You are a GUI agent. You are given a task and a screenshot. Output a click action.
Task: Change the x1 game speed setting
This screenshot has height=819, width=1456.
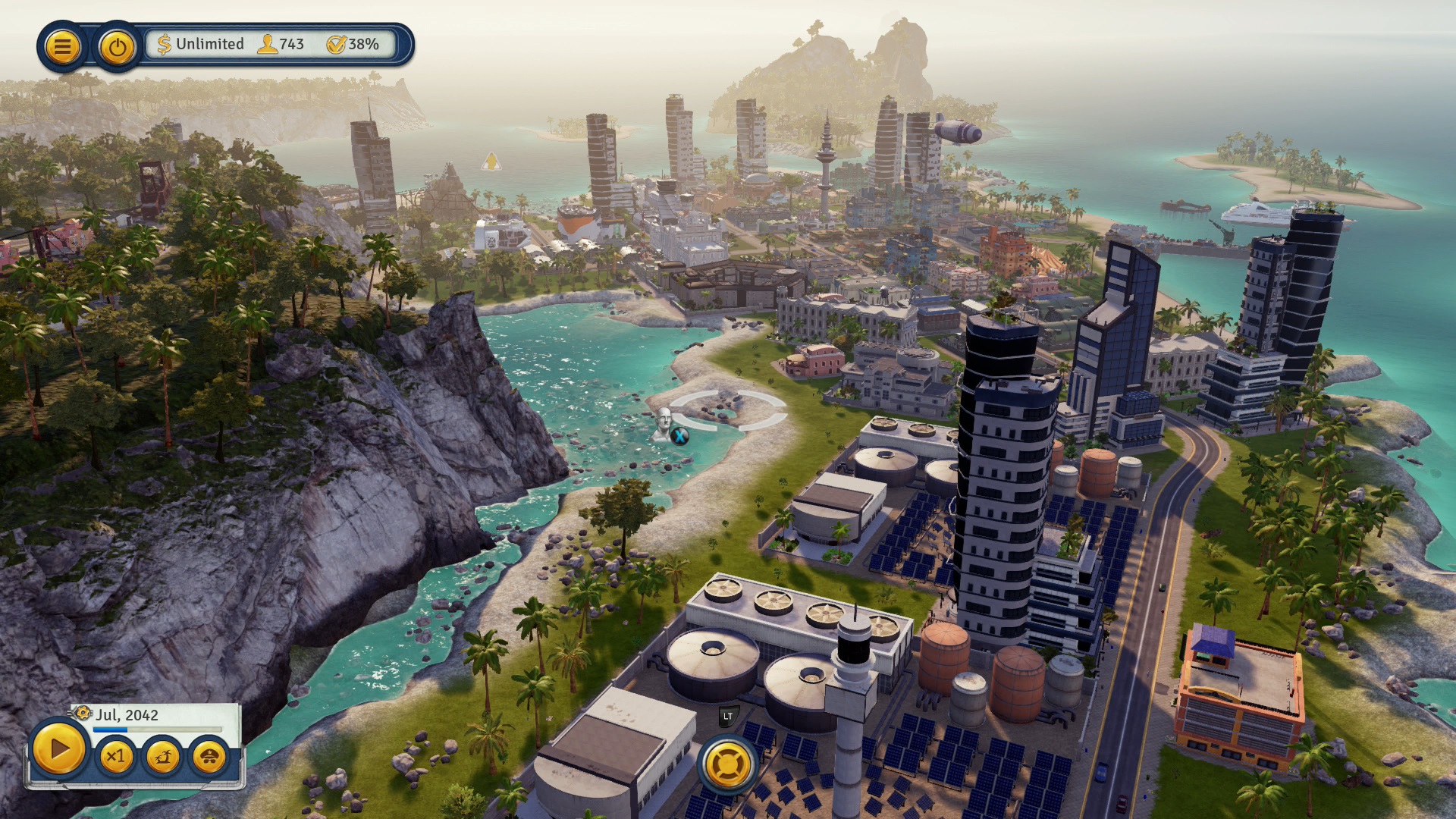(x=116, y=756)
